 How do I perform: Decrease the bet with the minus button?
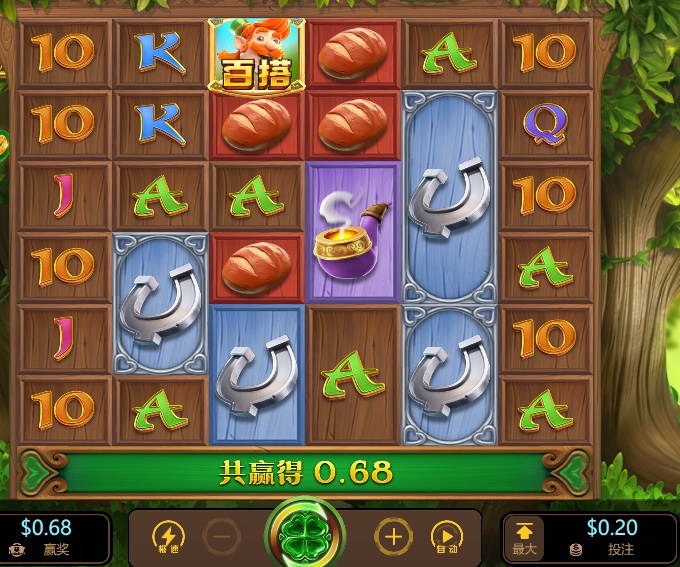(x=222, y=537)
